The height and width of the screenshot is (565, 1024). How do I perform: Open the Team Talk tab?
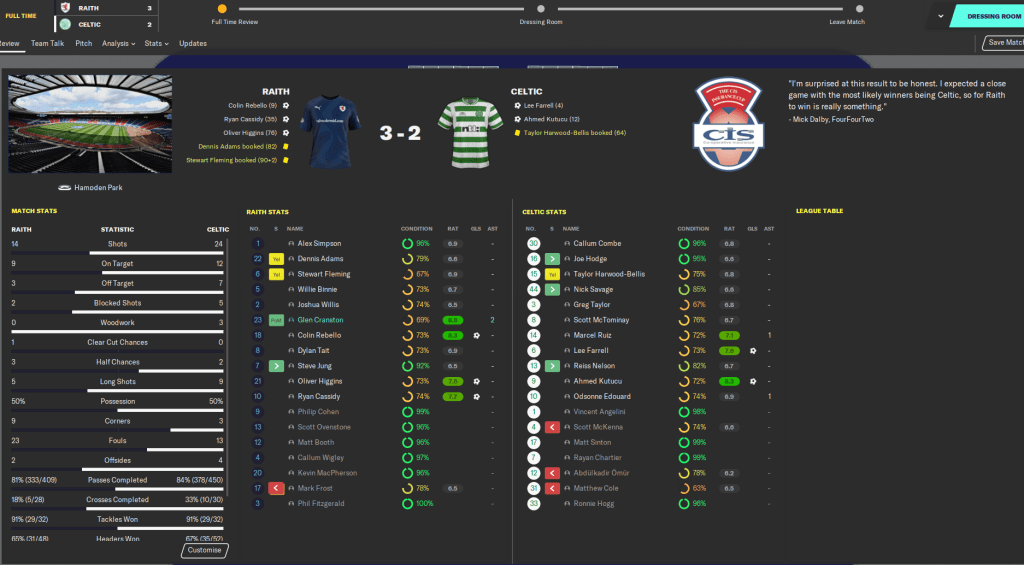click(48, 44)
